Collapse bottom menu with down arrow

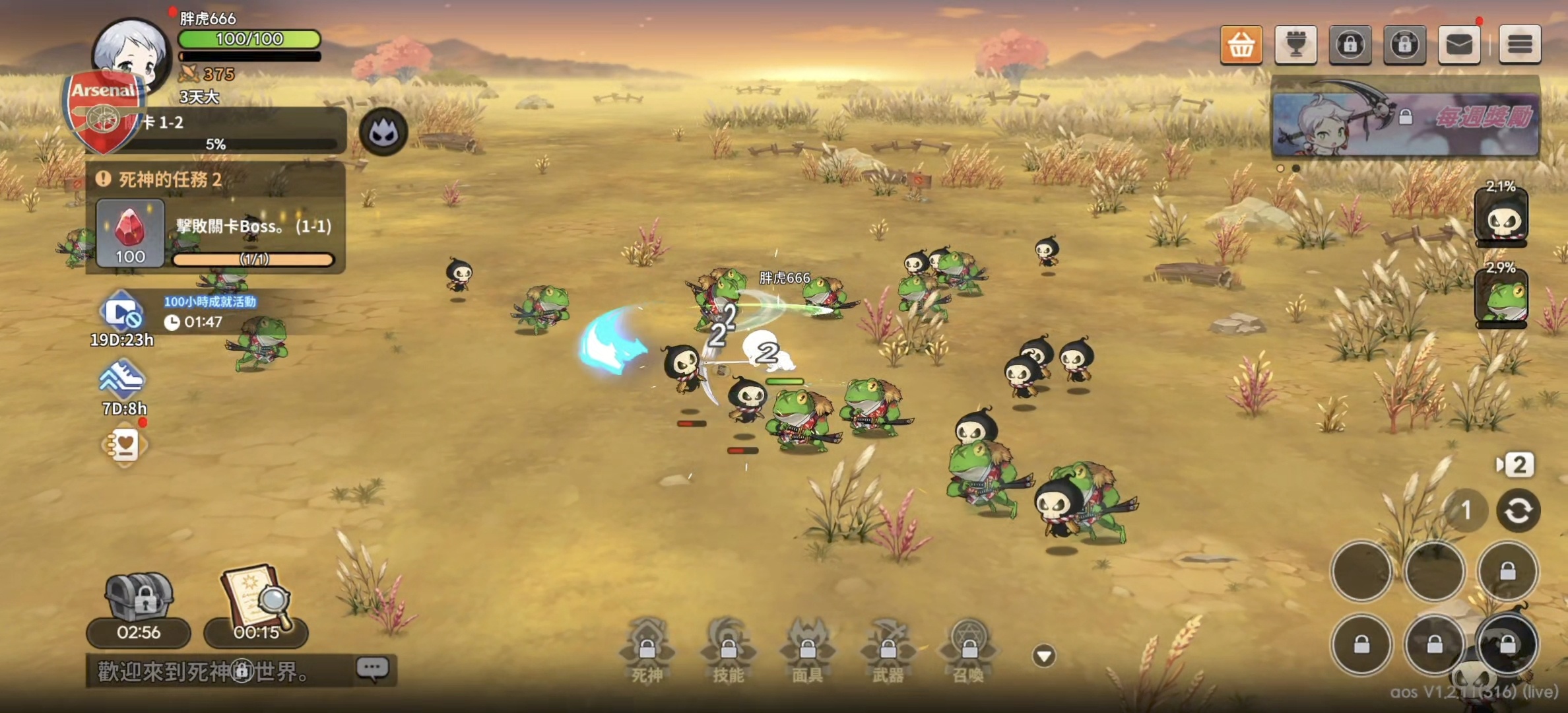tap(1044, 656)
